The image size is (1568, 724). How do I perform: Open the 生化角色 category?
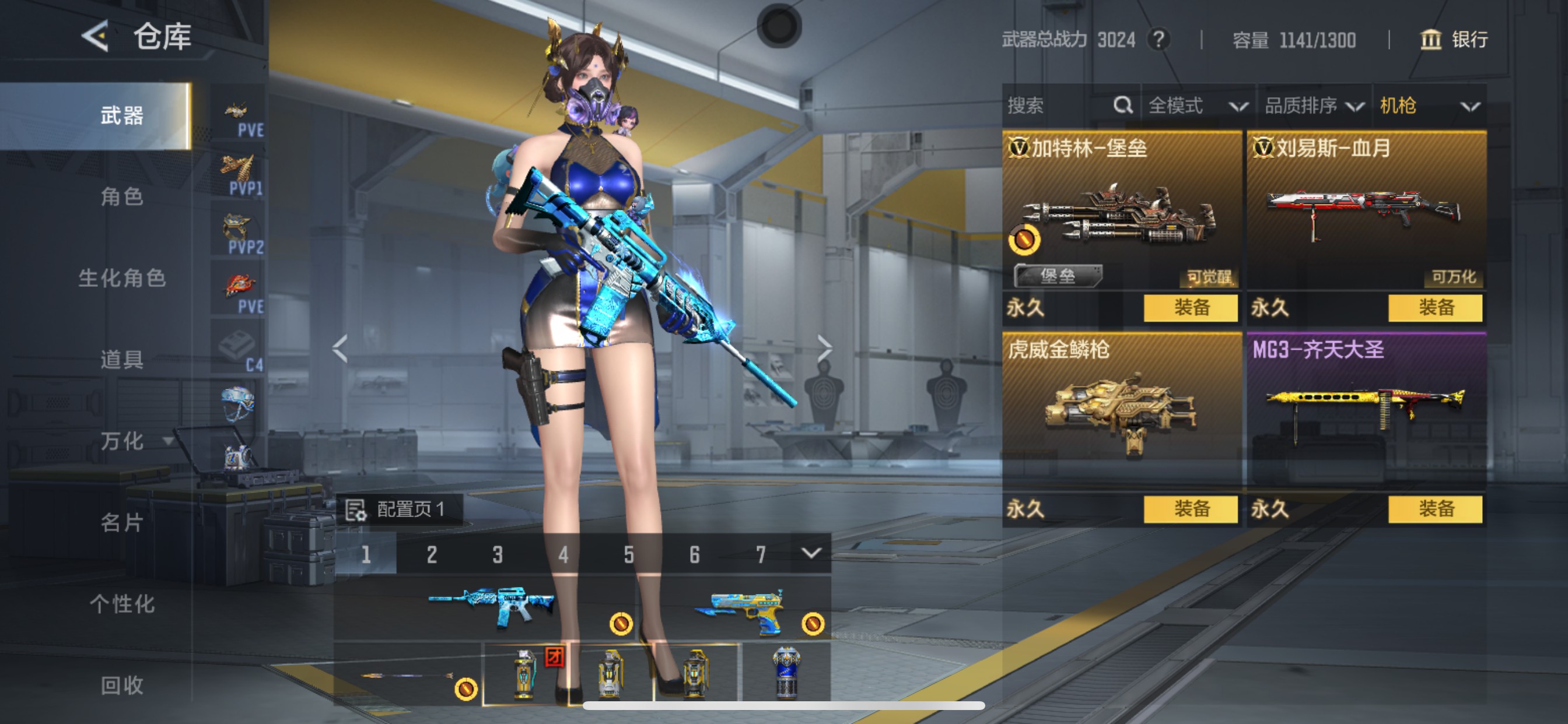(122, 278)
